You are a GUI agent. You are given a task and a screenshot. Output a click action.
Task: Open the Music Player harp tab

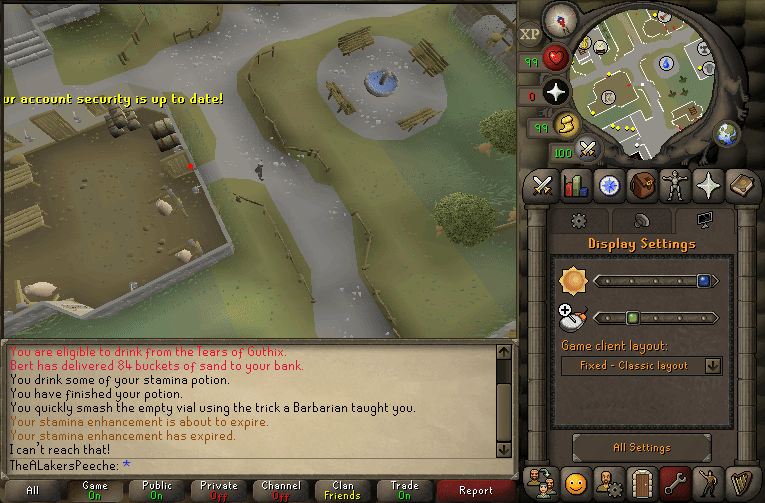741,482
